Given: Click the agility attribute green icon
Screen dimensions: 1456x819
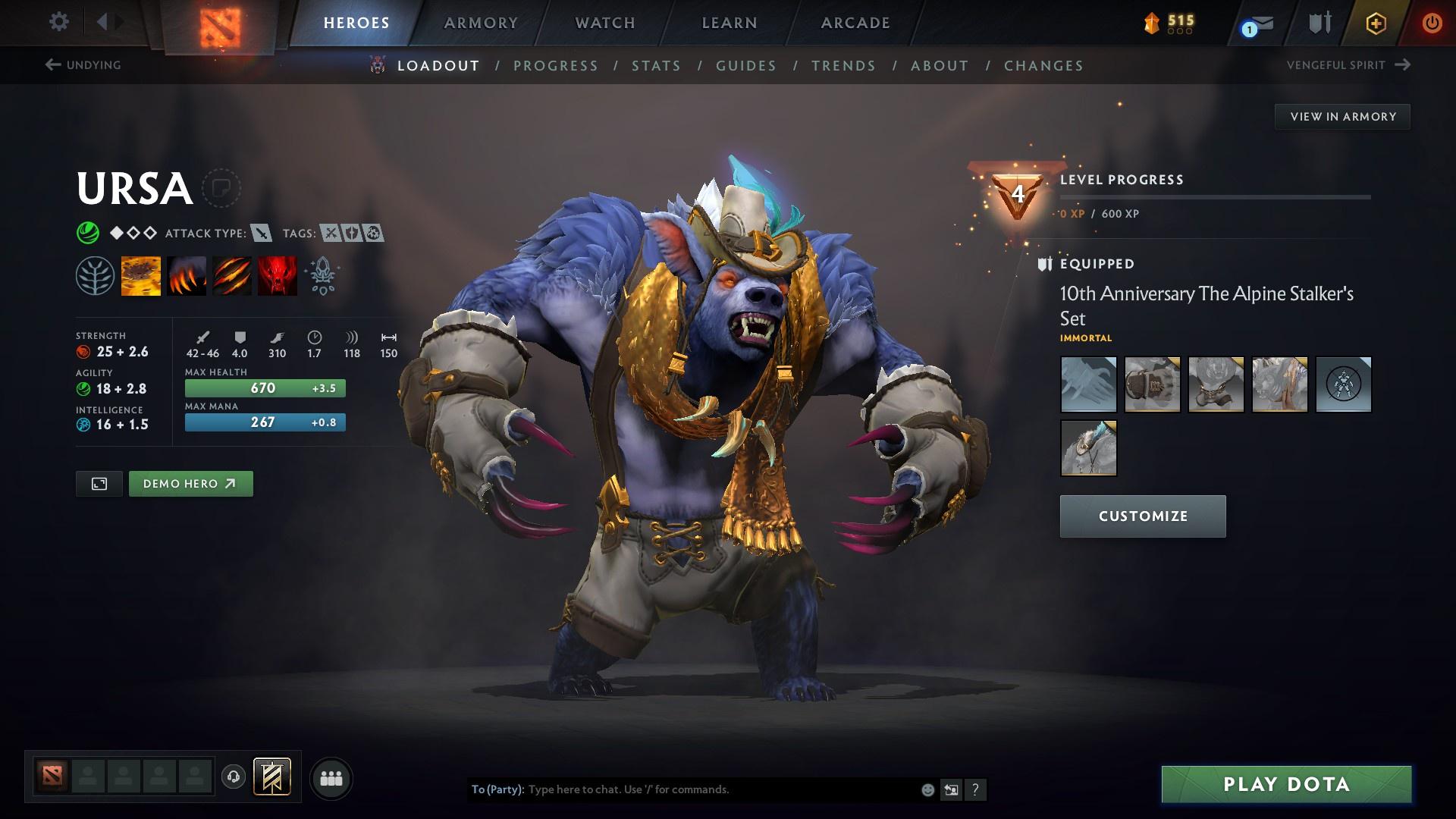Looking at the screenshot, I should [x=83, y=388].
